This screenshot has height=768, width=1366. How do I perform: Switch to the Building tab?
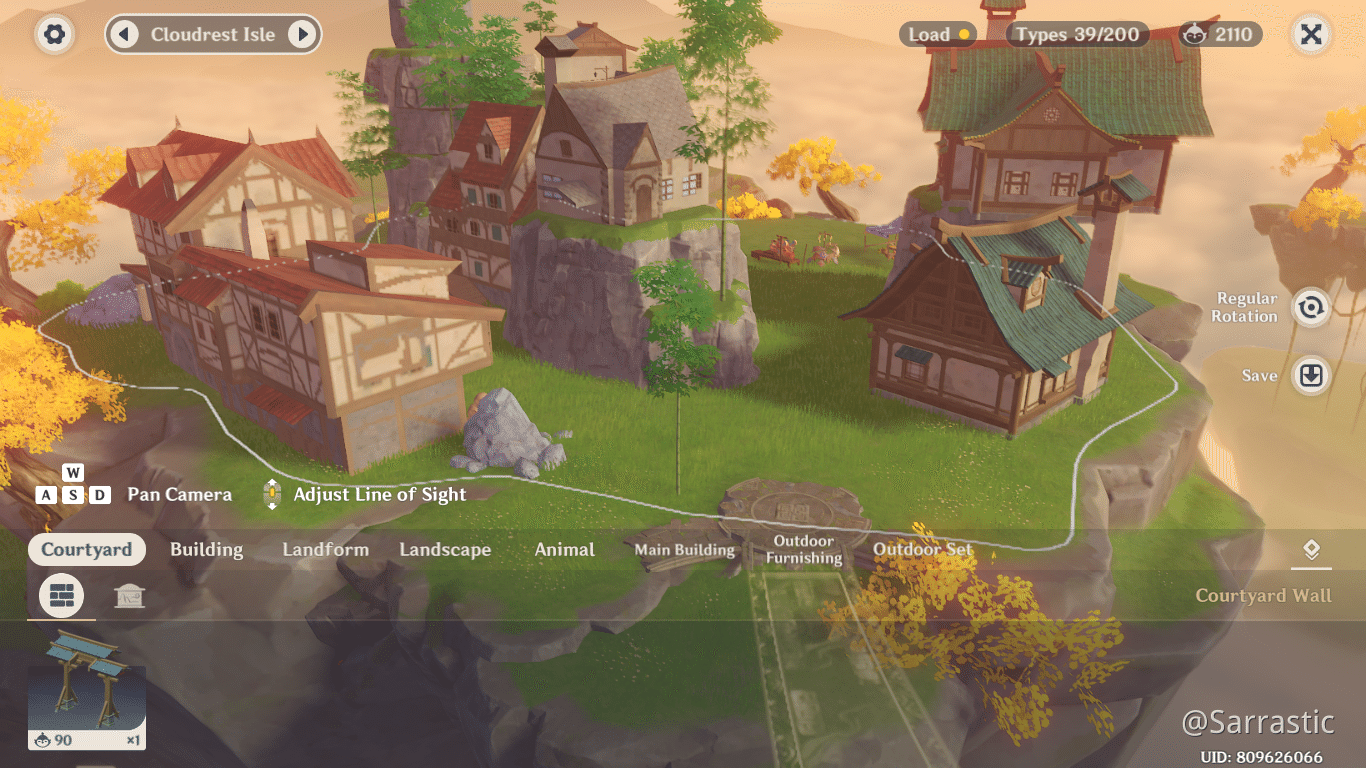click(x=206, y=550)
